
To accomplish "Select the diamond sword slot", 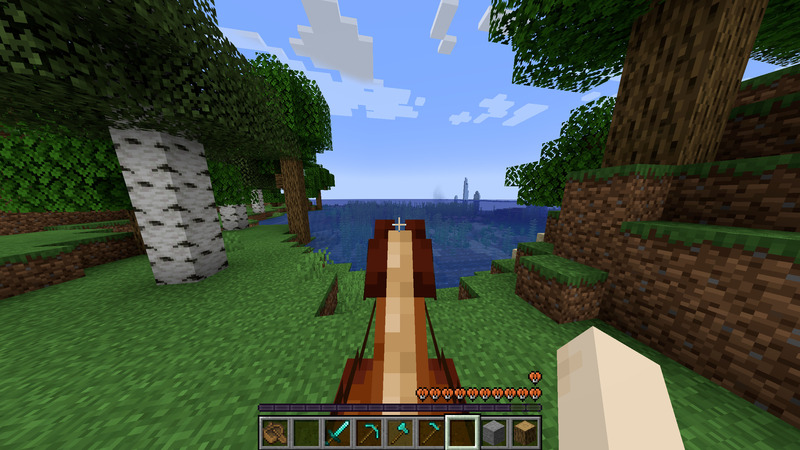I will coord(338,432).
